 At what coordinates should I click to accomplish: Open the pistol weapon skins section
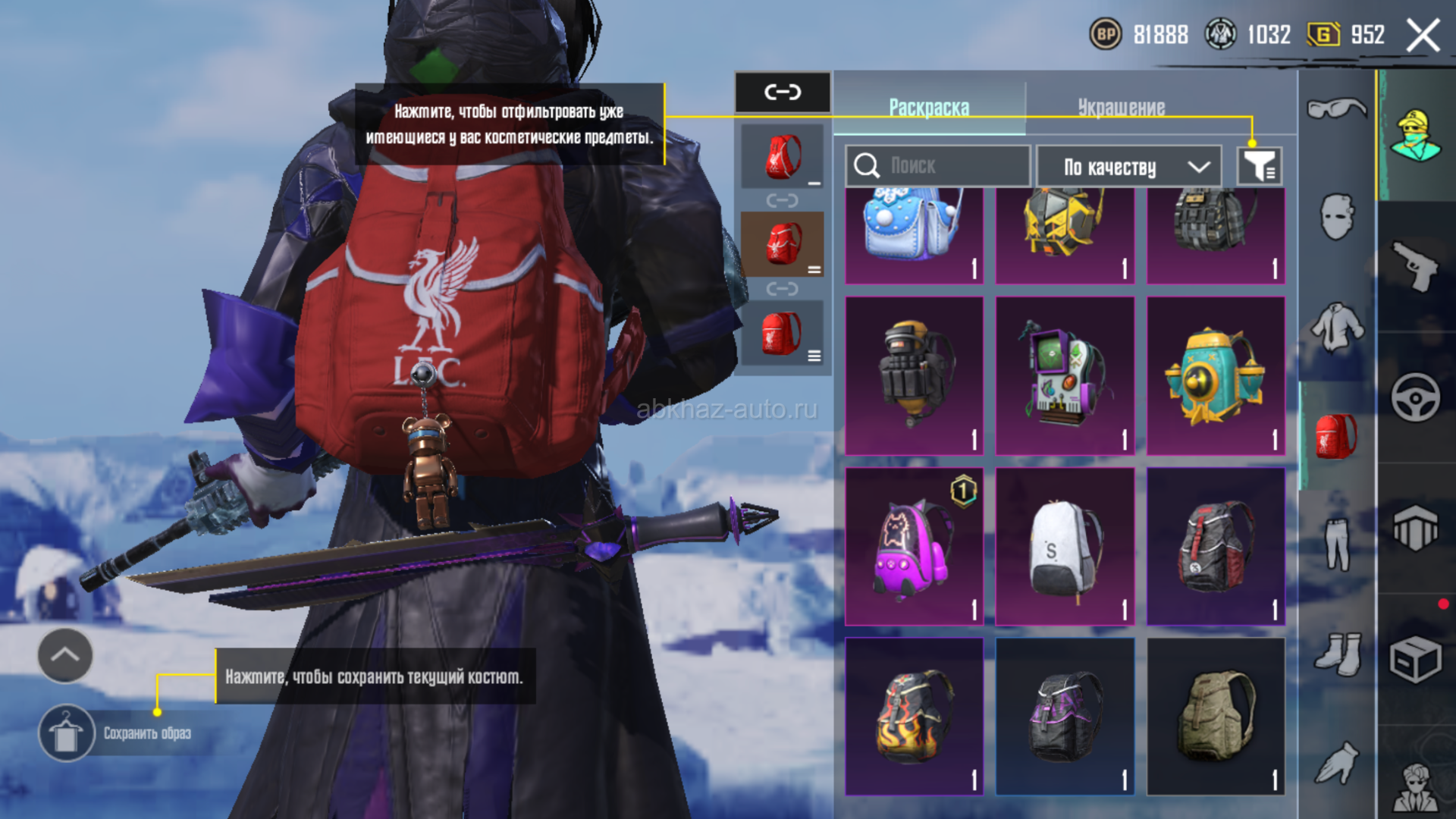click(1415, 265)
